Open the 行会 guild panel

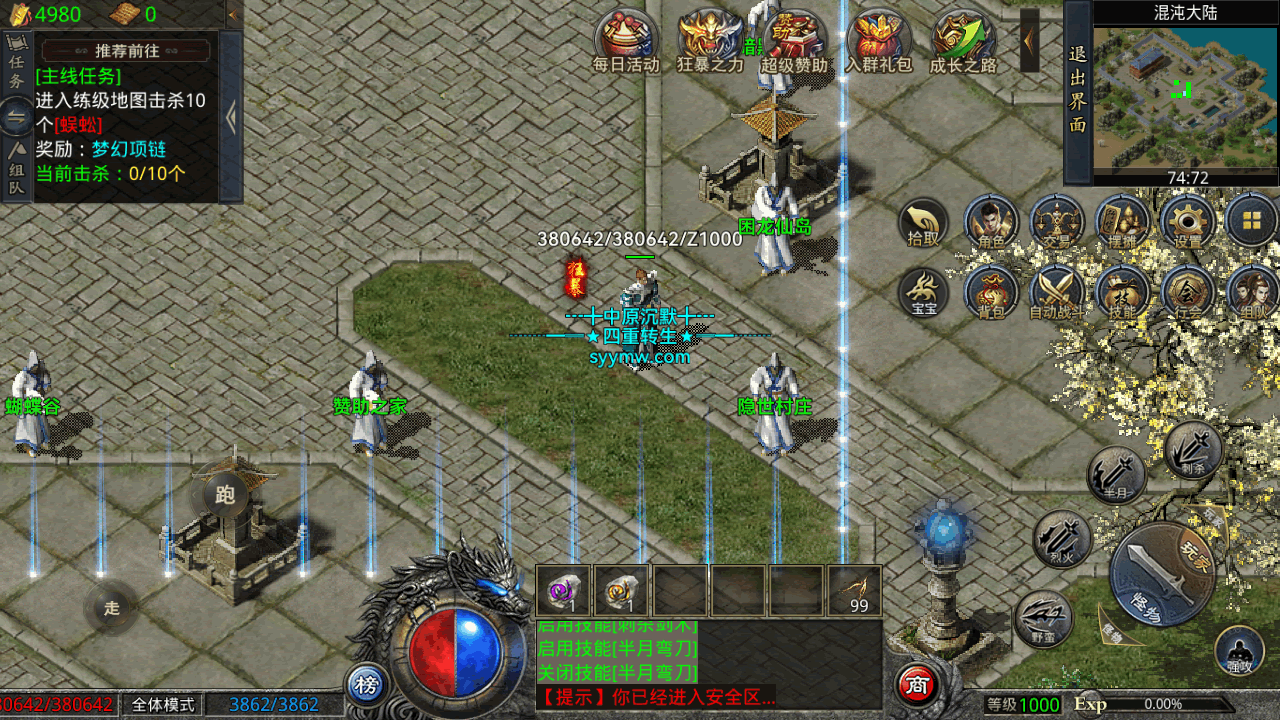tap(1187, 292)
